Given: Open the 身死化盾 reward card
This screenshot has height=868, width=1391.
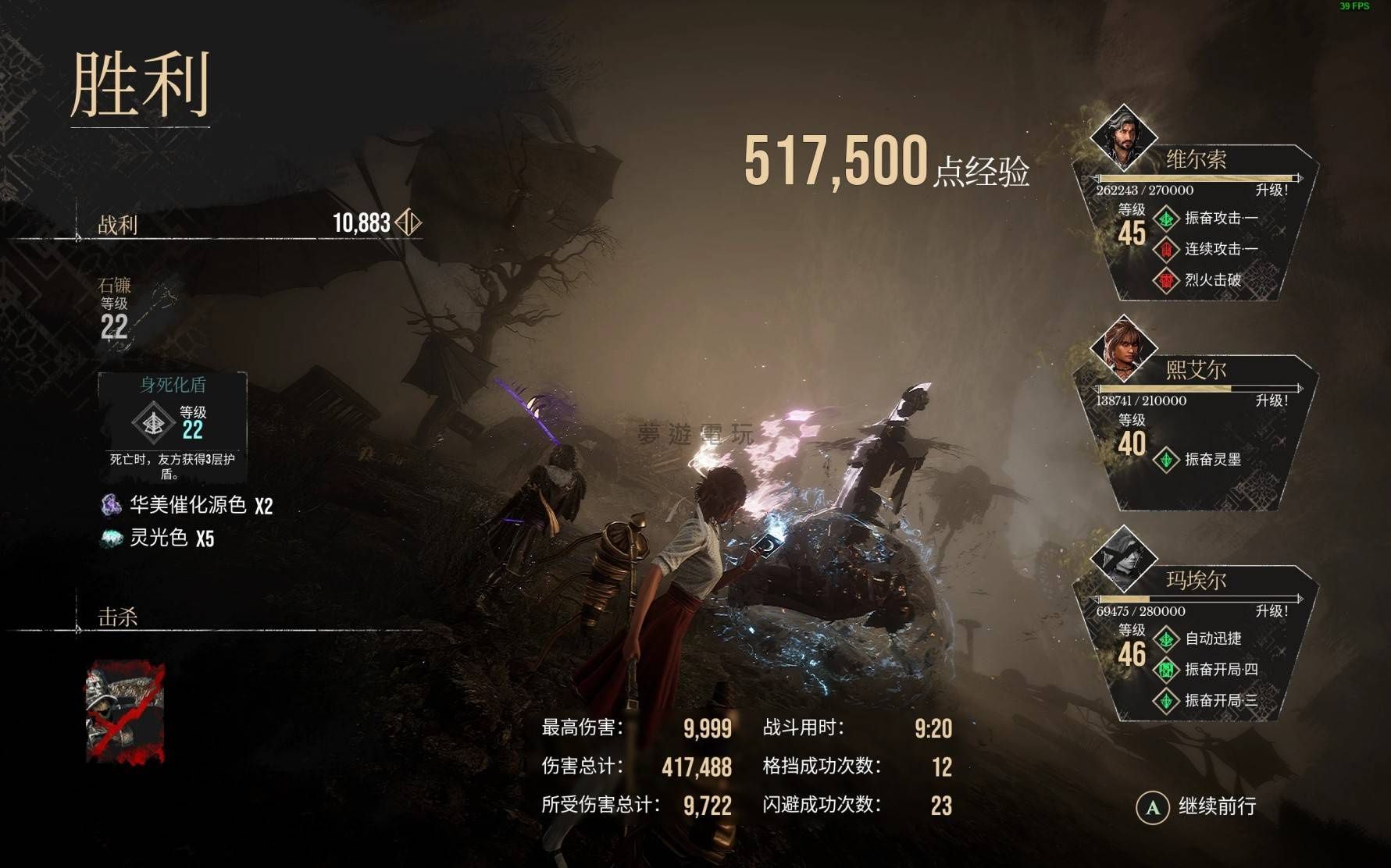Looking at the screenshot, I should 173,426.
